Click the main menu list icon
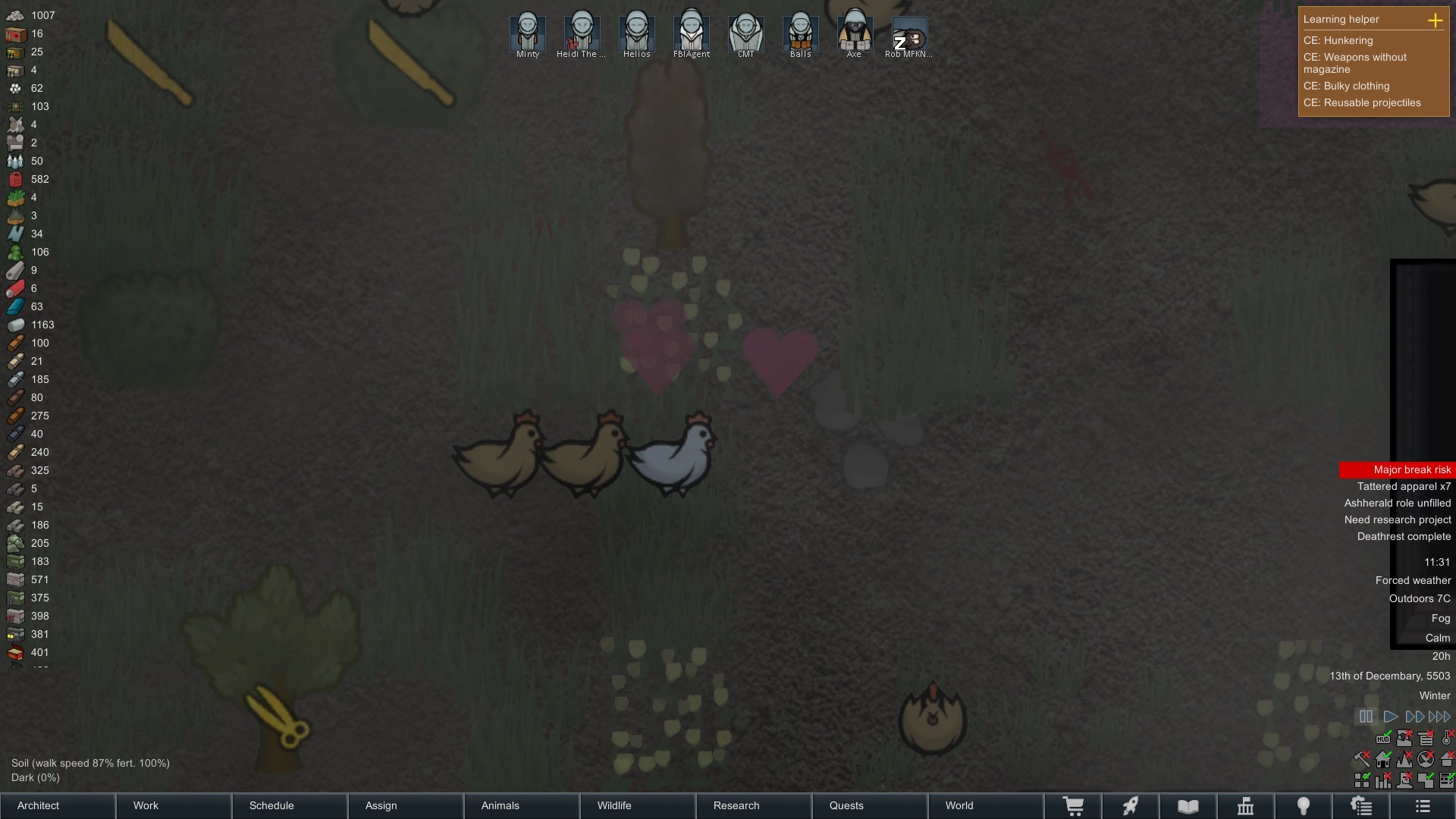The width and height of the screenshot is (1456, 819). [x=1423, y=806]
